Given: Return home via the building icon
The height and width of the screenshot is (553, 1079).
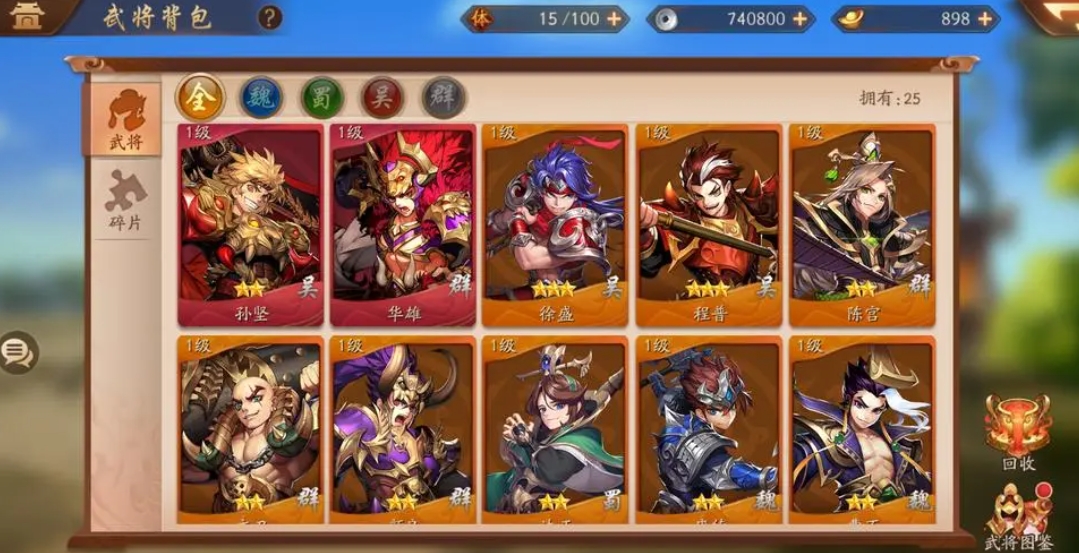Looking at the screenshot, I should click(x=27, y=16).
